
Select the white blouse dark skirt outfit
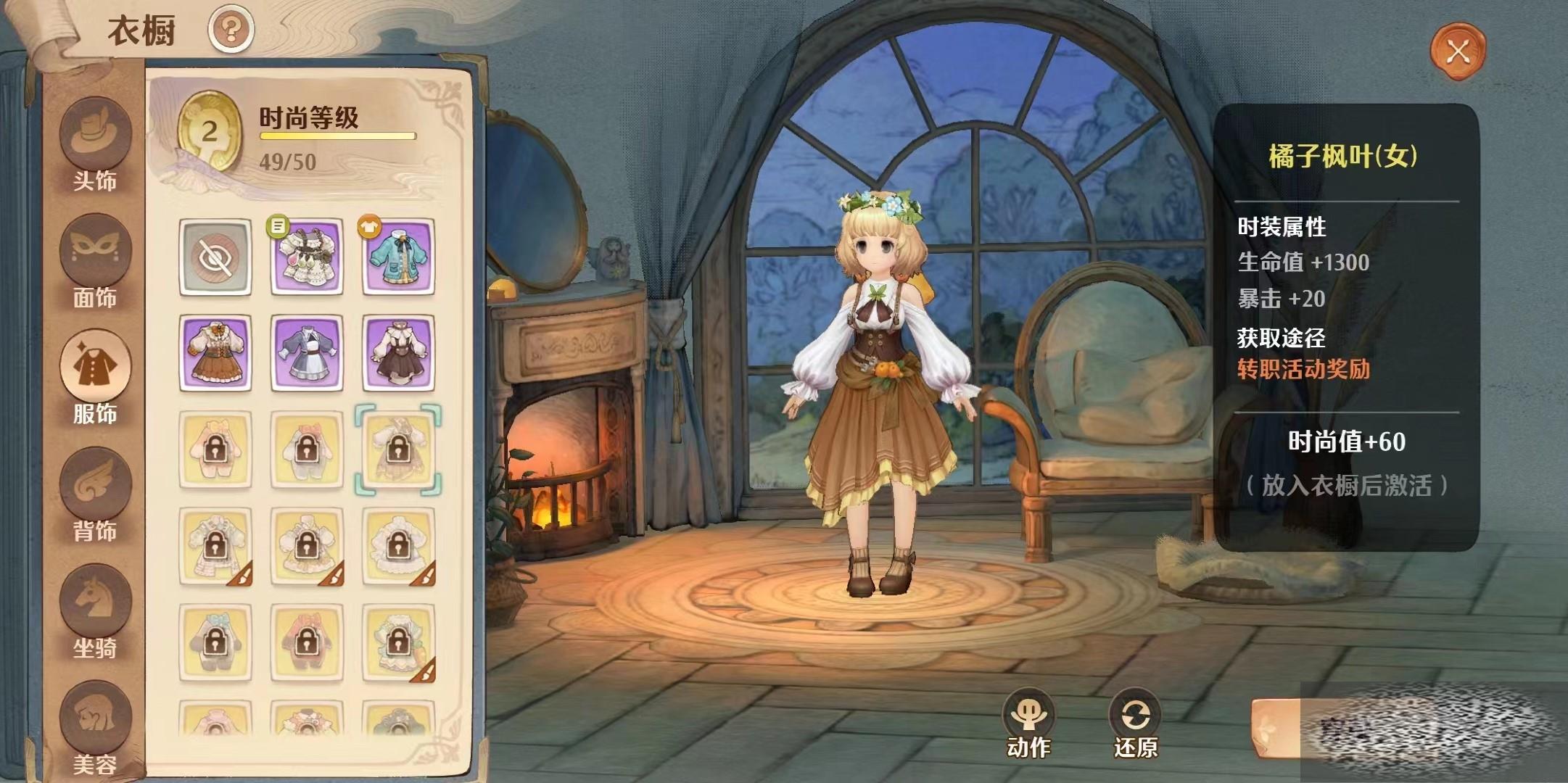tap(398, 353)
